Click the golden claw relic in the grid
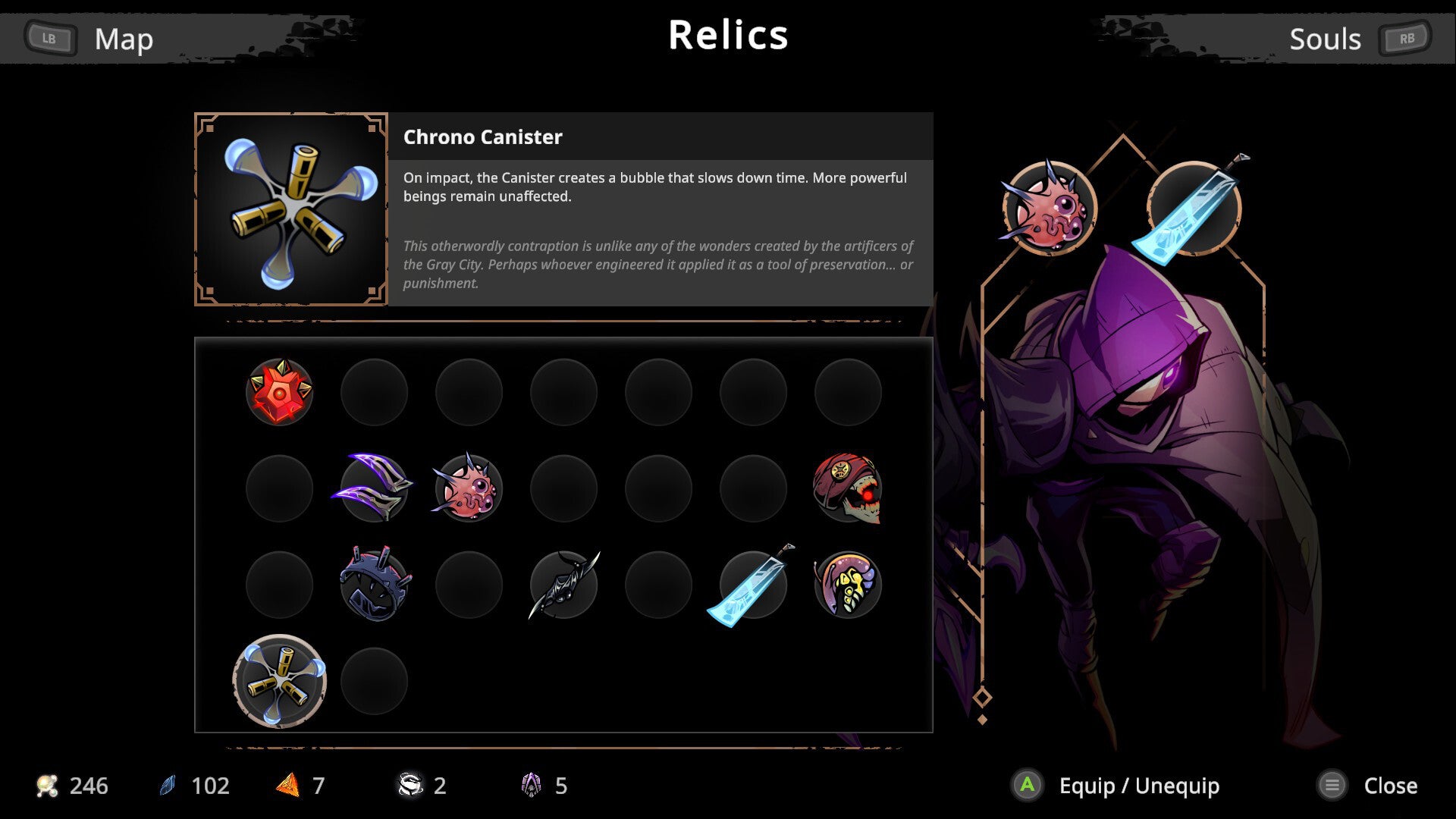 (847, 585)
